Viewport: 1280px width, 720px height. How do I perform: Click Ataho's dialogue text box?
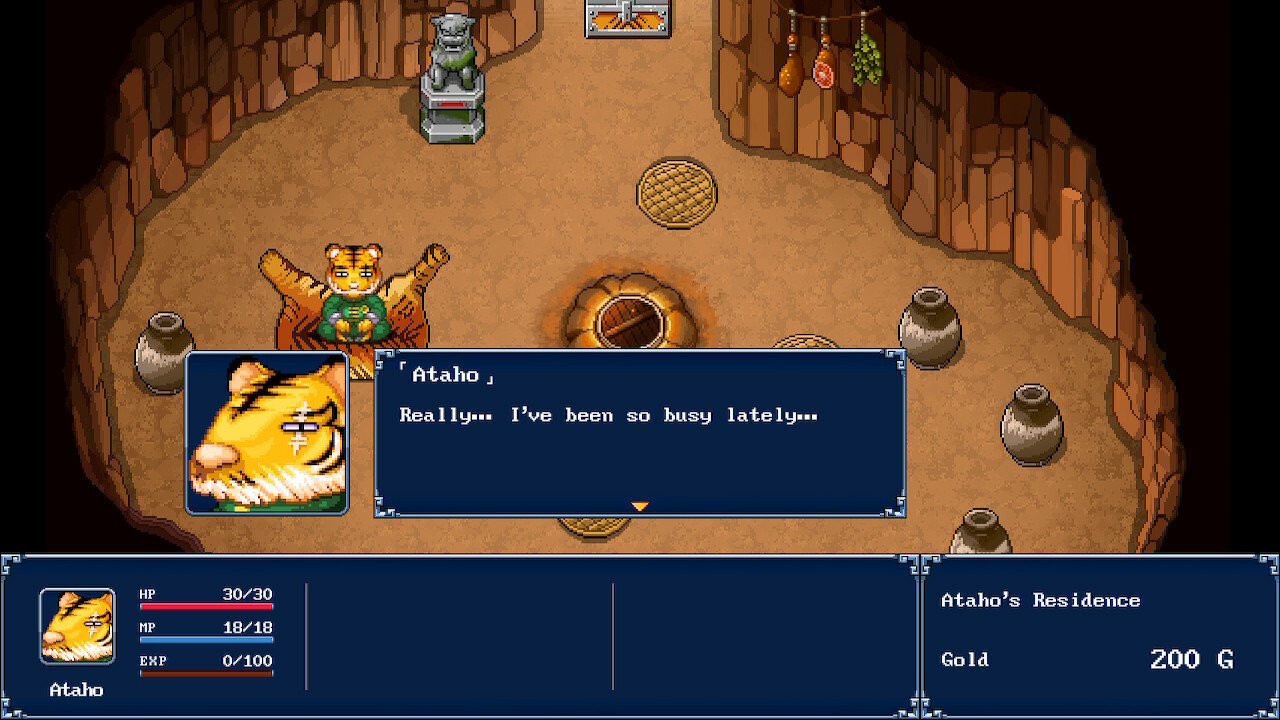click(x=640, y=432)
